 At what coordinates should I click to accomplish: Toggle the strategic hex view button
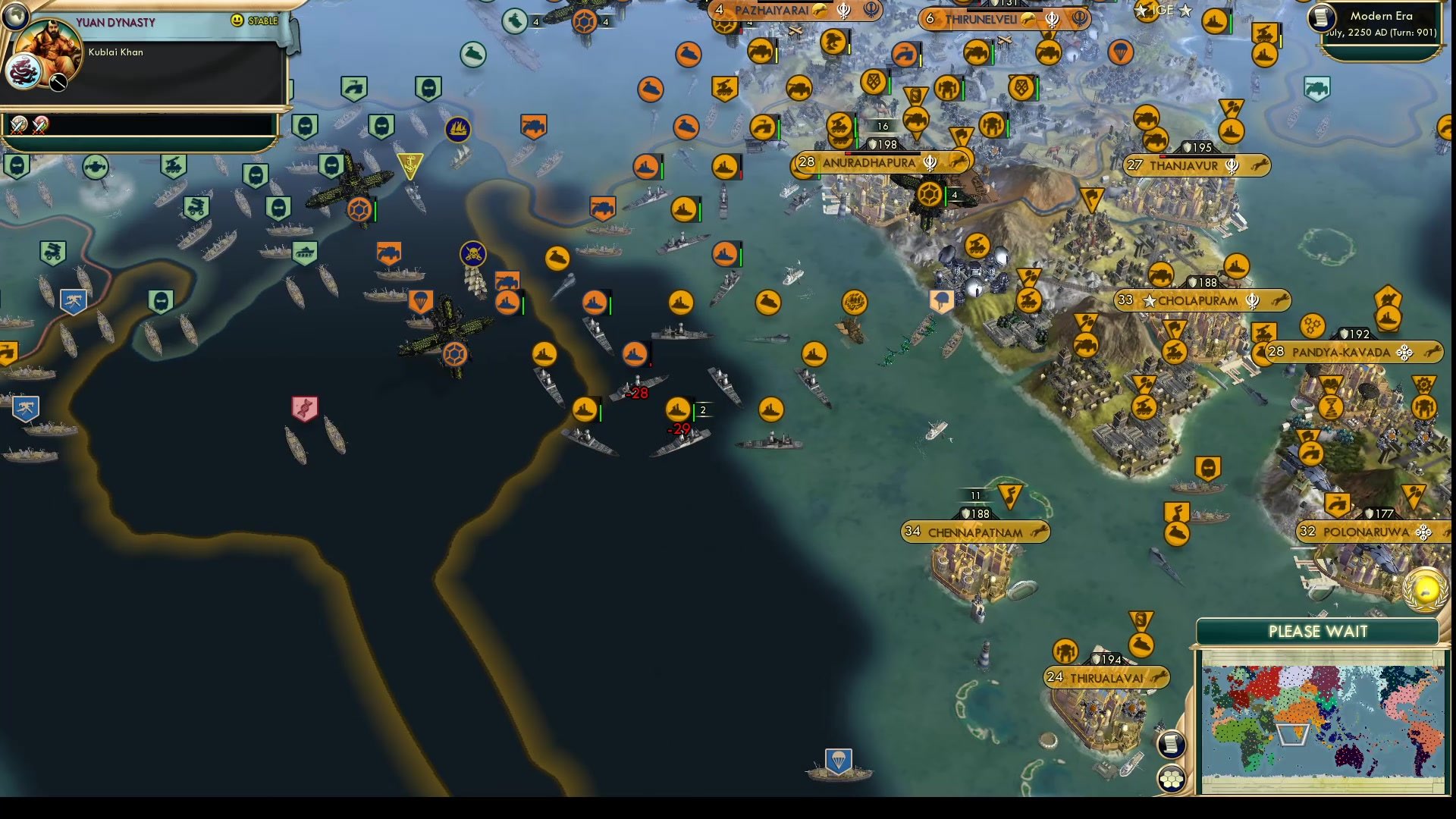click(1172, 778)
